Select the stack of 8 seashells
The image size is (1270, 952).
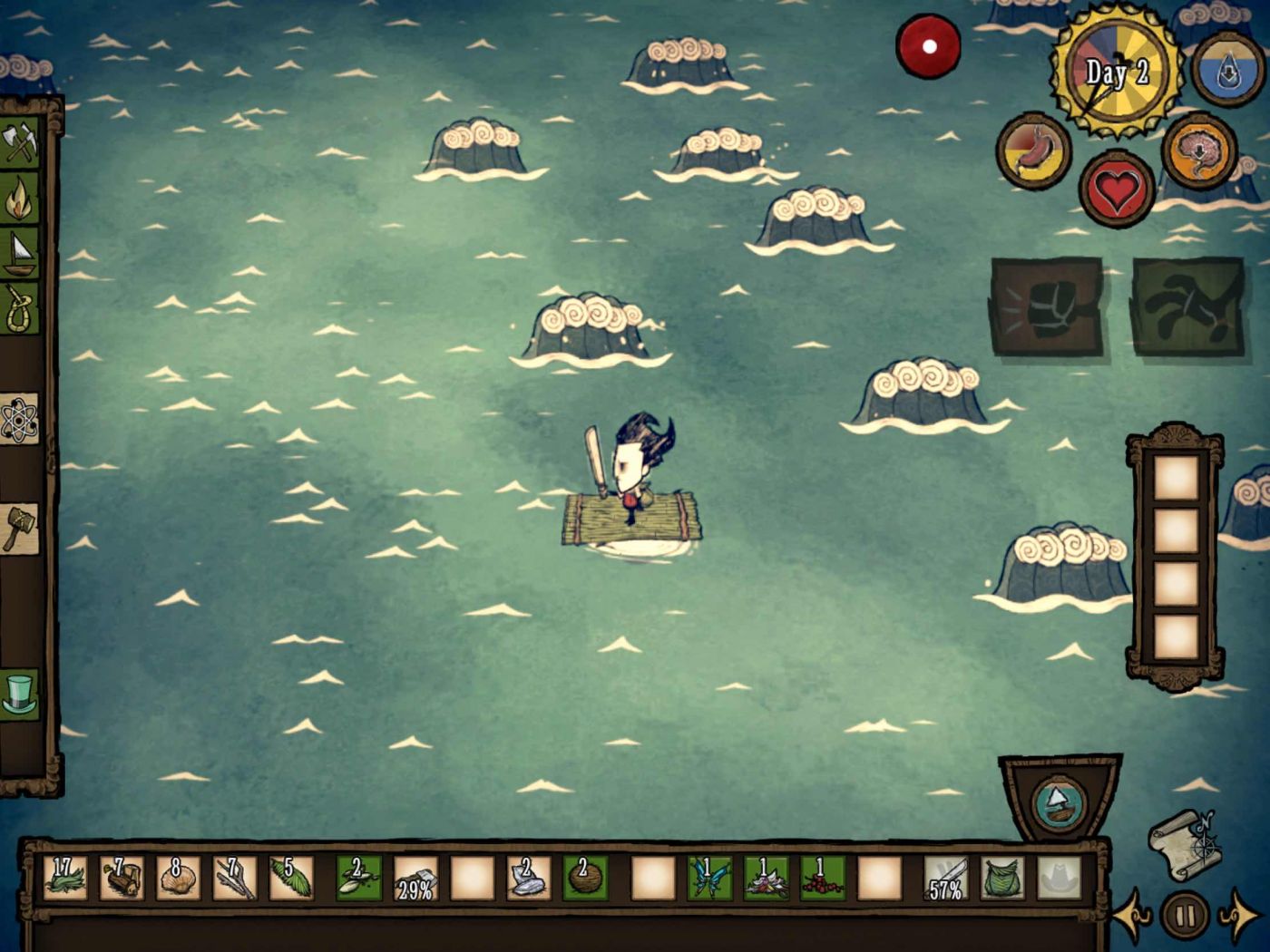(x=178, y=878)
